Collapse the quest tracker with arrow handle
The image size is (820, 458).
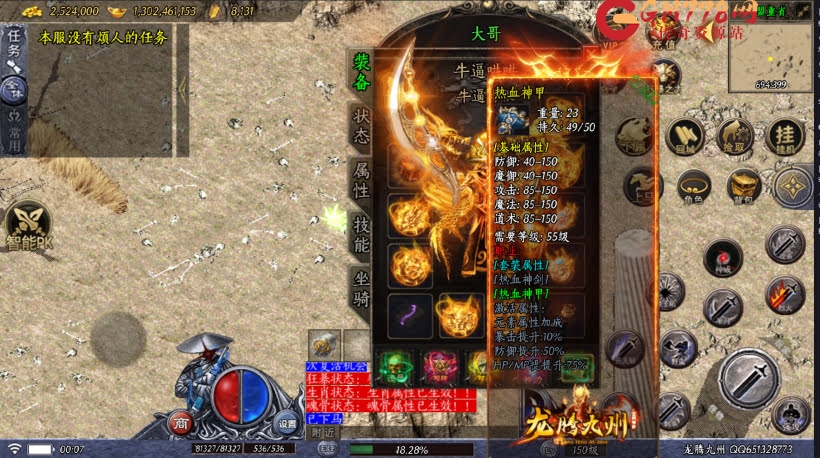tap(182, 88)
